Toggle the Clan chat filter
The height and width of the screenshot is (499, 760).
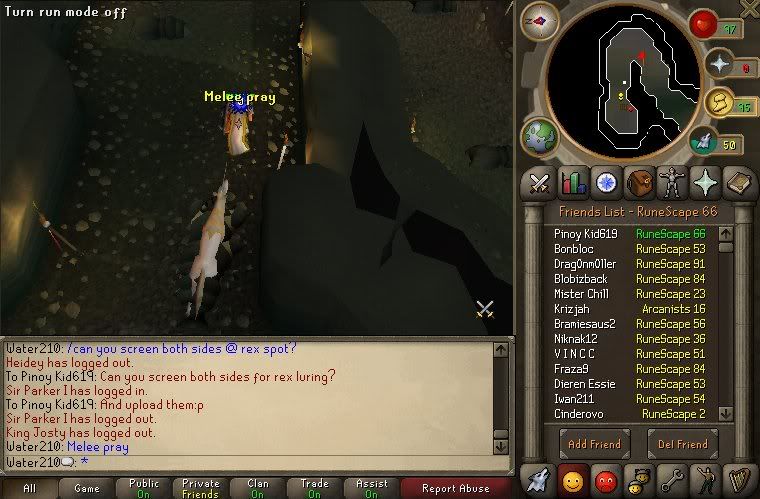(x=258, y=489)
